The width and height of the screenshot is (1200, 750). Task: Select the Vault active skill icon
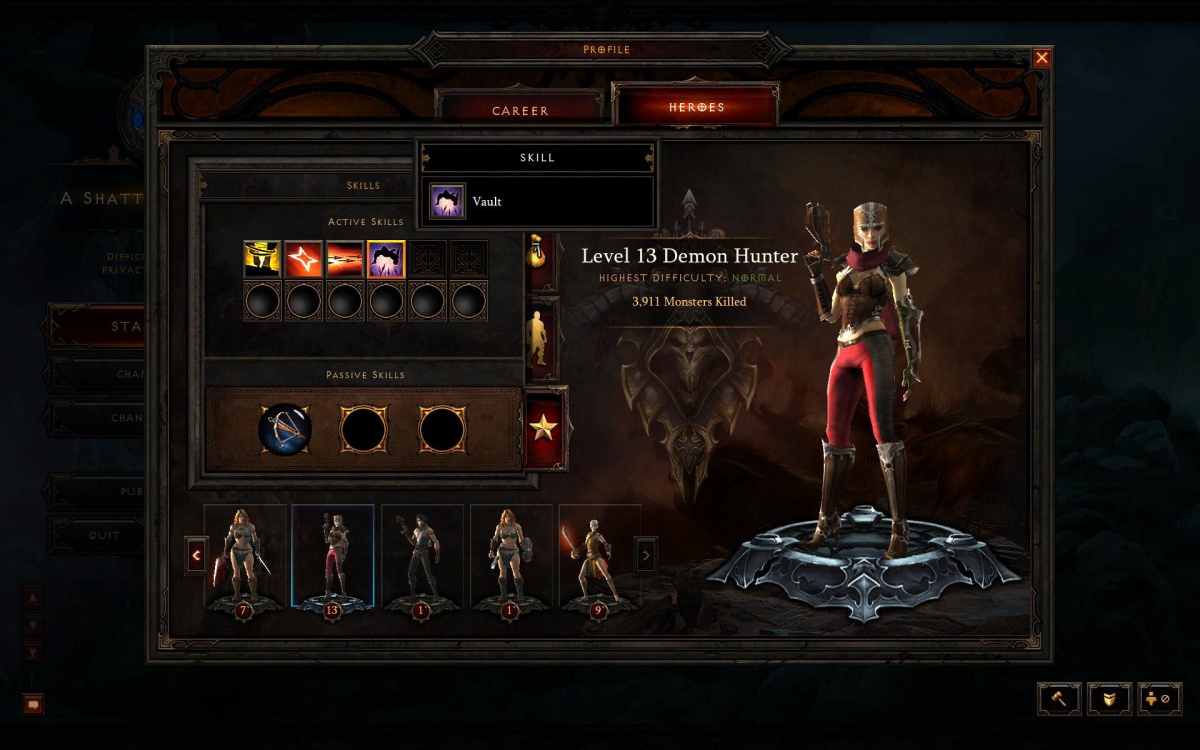click(385, 259)
